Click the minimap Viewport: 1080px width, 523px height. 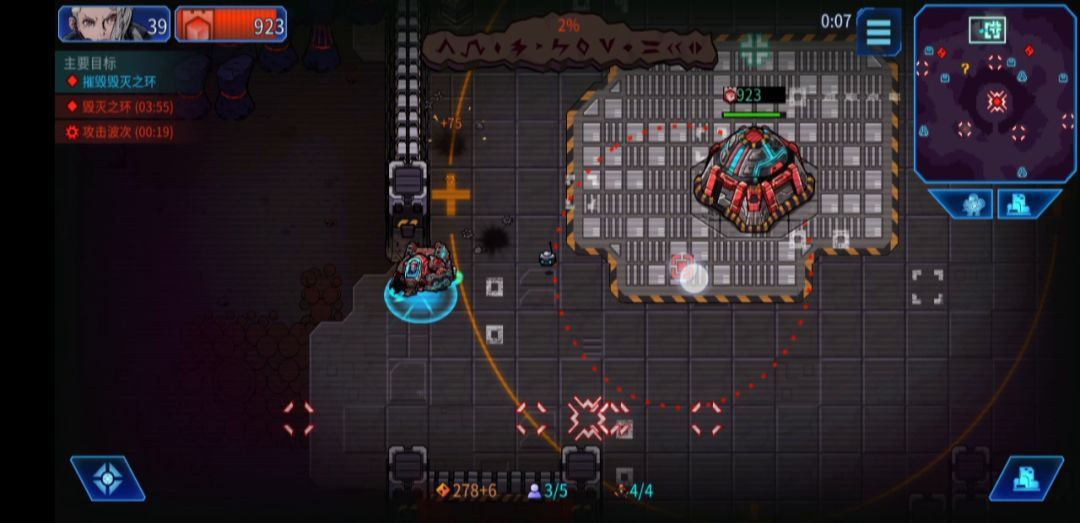click(x=995, y=93)
